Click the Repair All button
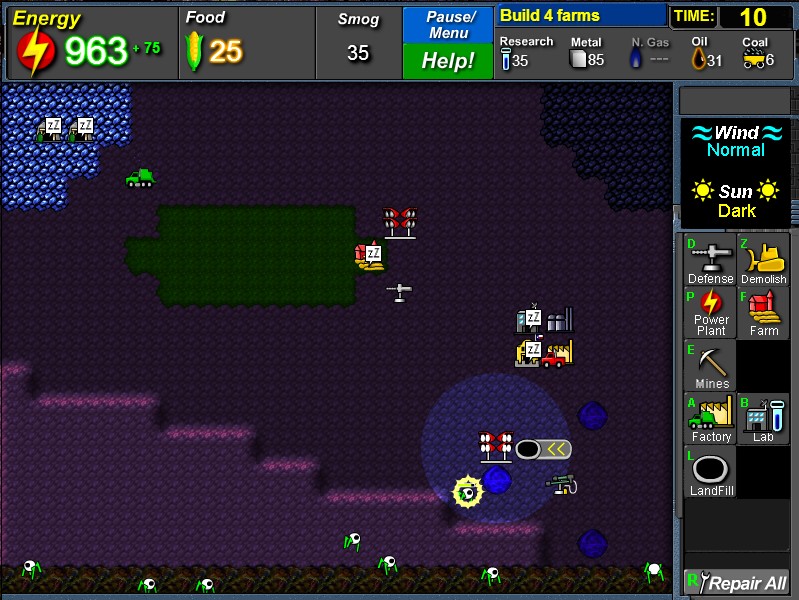Screen dimensions: 799x600 736,582
